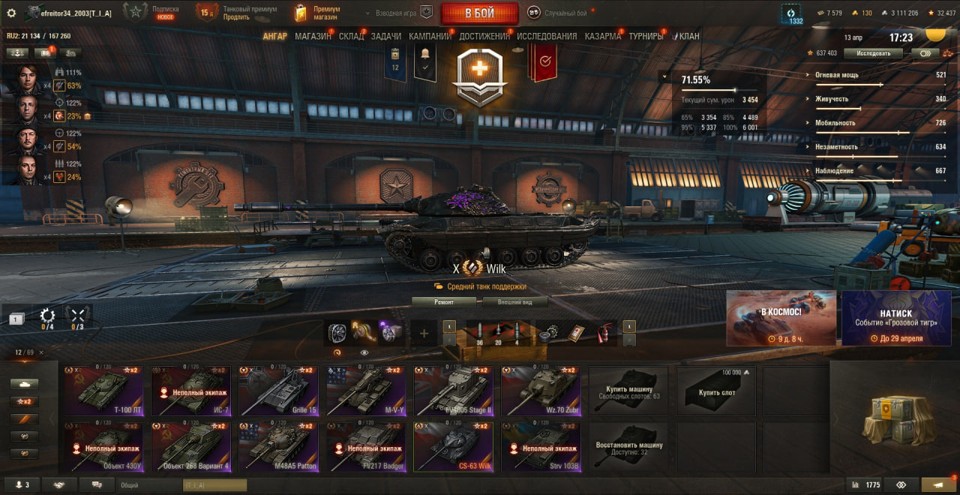Click the «Купить слот» tile

coord(715,390)
